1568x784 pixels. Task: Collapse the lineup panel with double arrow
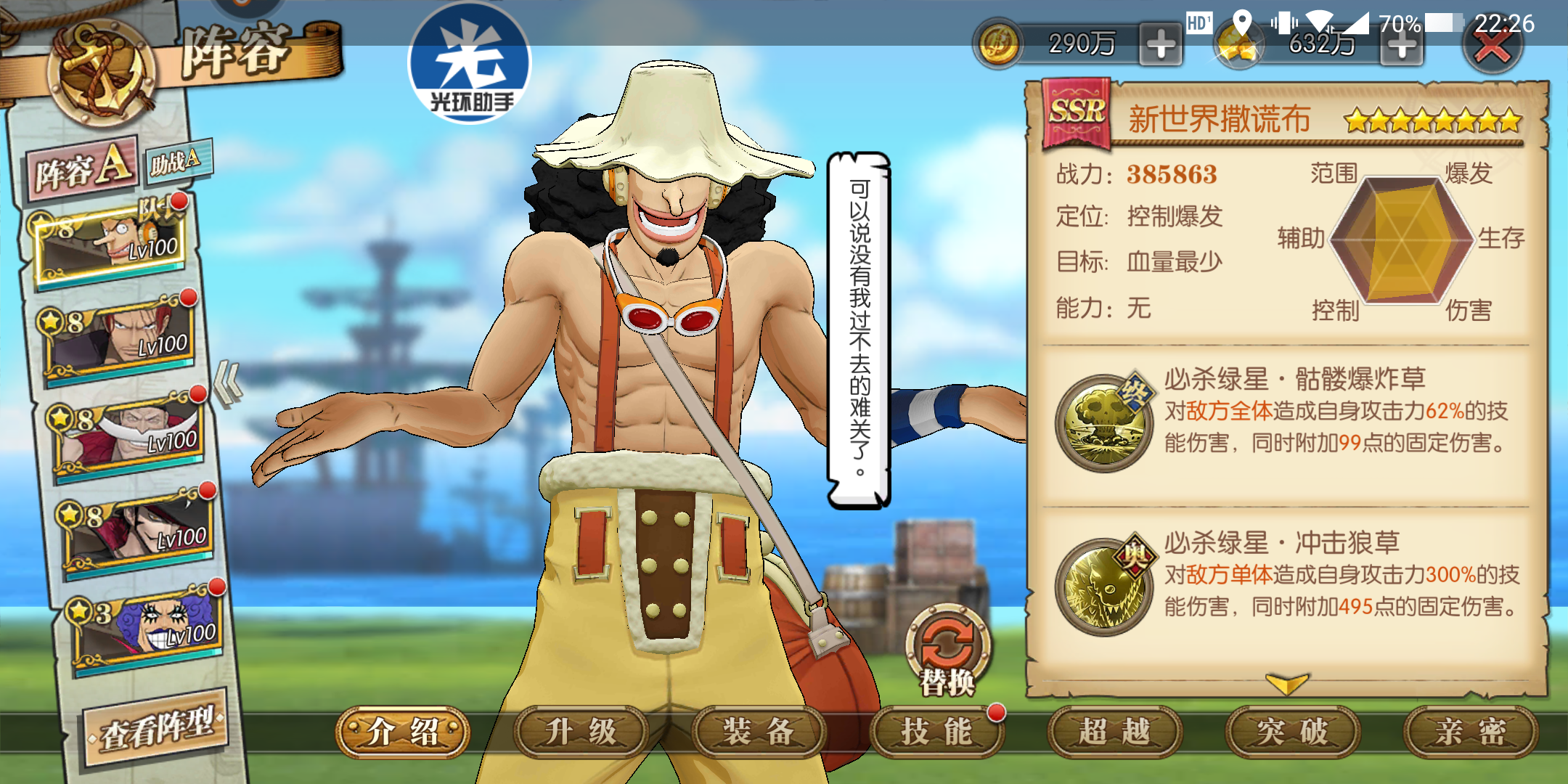tap(229, 383)
